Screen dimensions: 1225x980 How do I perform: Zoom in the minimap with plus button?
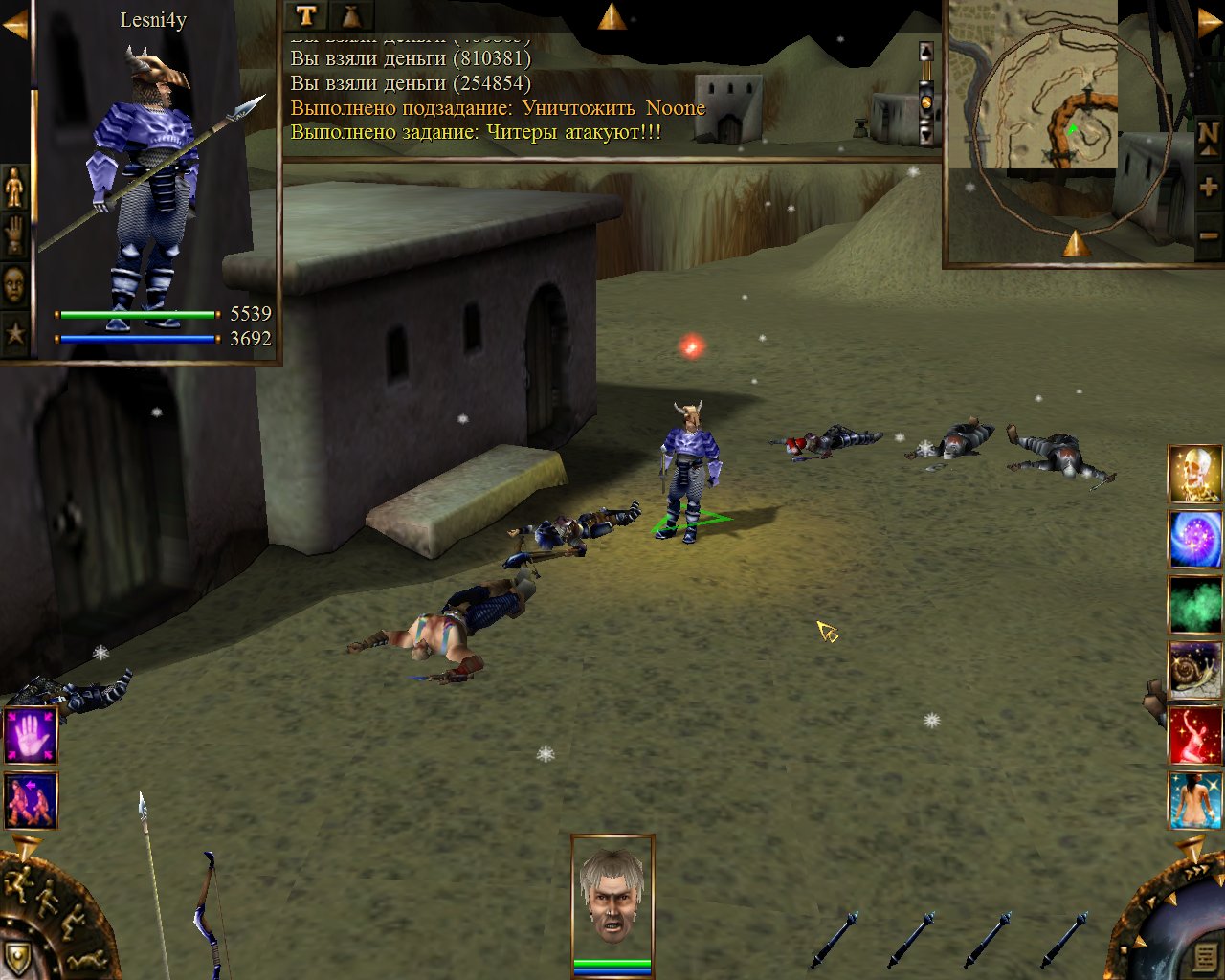coord(1208,188)
